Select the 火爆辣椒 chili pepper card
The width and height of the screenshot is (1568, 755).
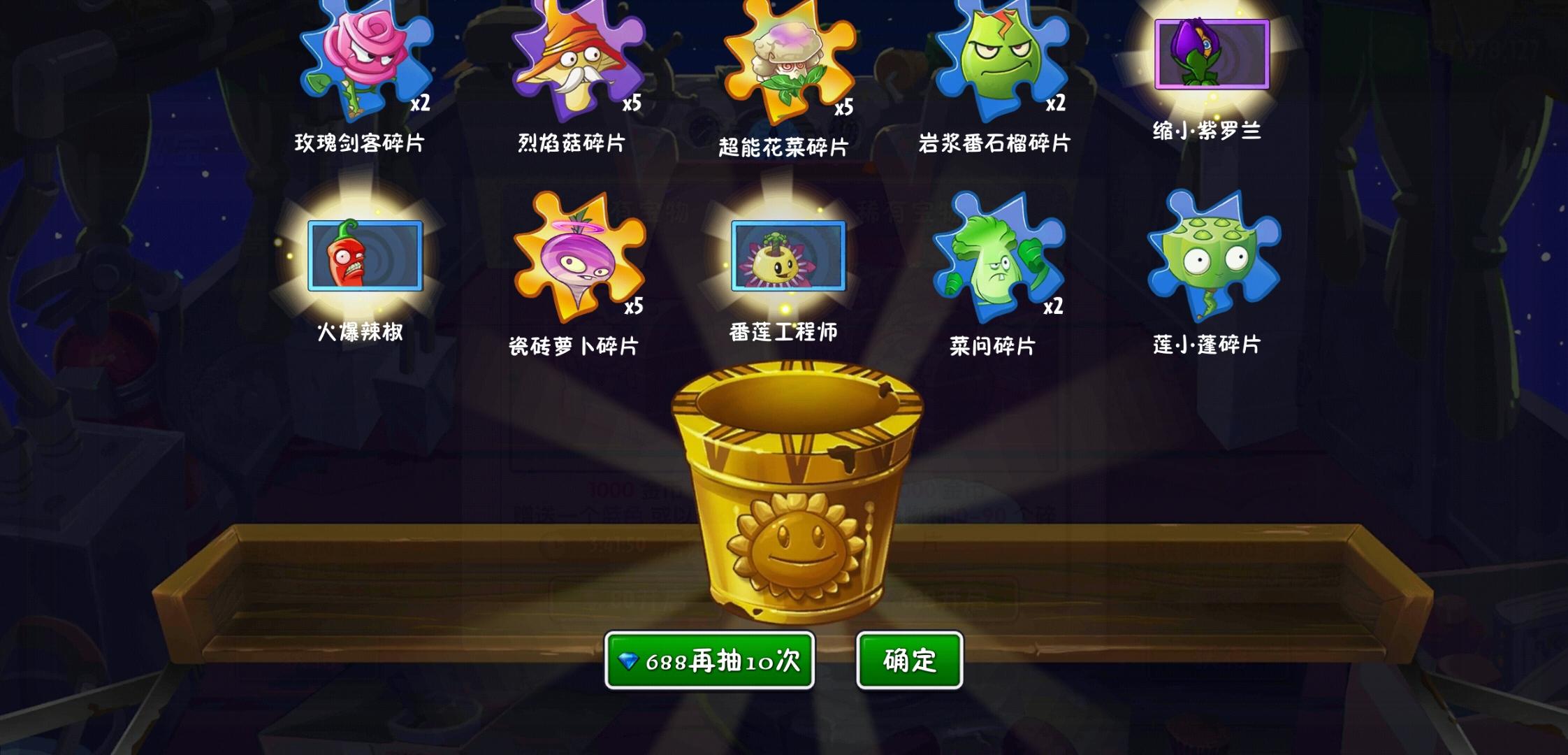tap(365, 255)
